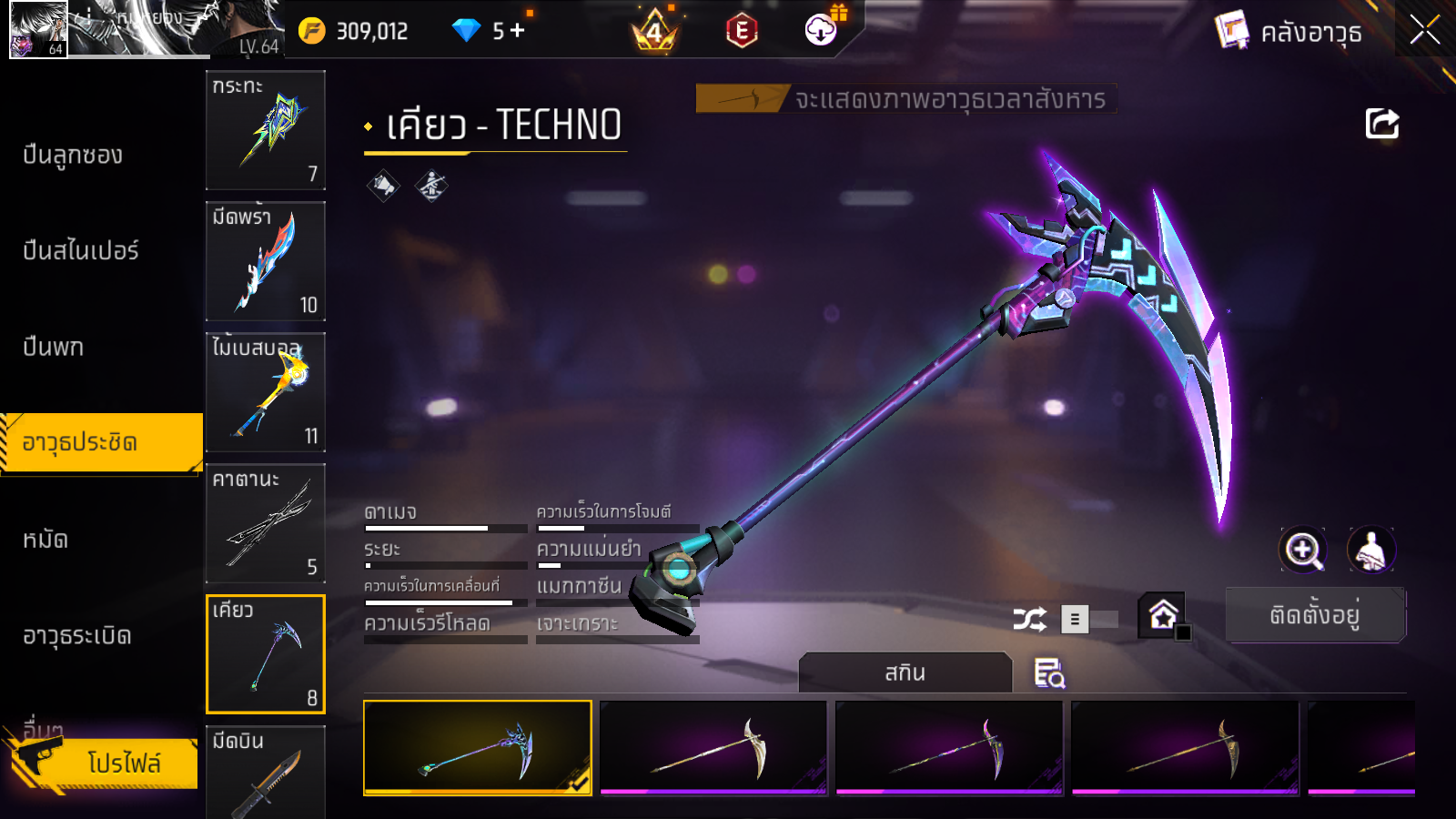Choose the ปืนพก pistol category
This screenshot has height=819, width=1456.
click(54, 348)
